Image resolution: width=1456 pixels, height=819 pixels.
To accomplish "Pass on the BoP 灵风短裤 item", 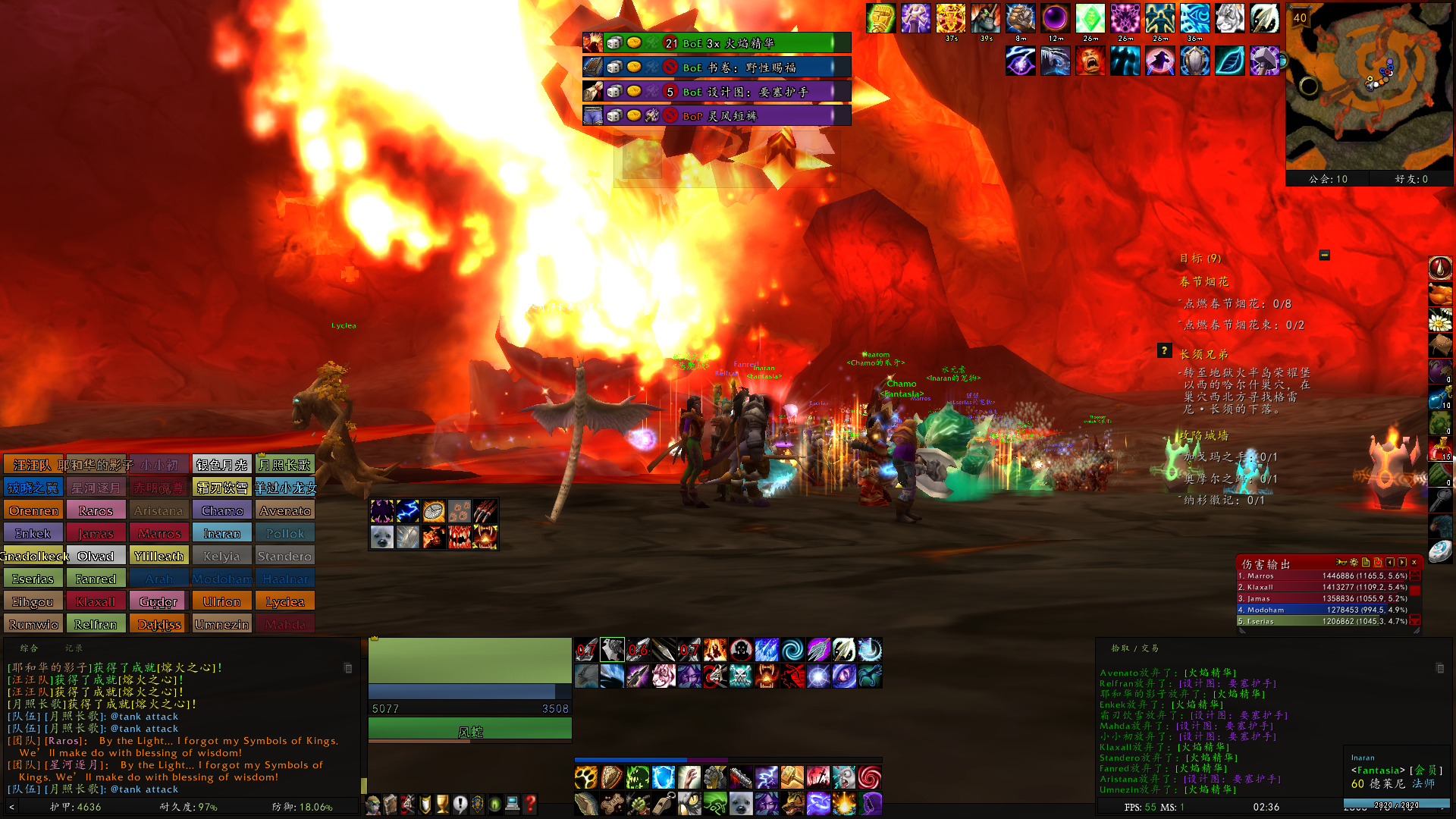I will [669, 115].
